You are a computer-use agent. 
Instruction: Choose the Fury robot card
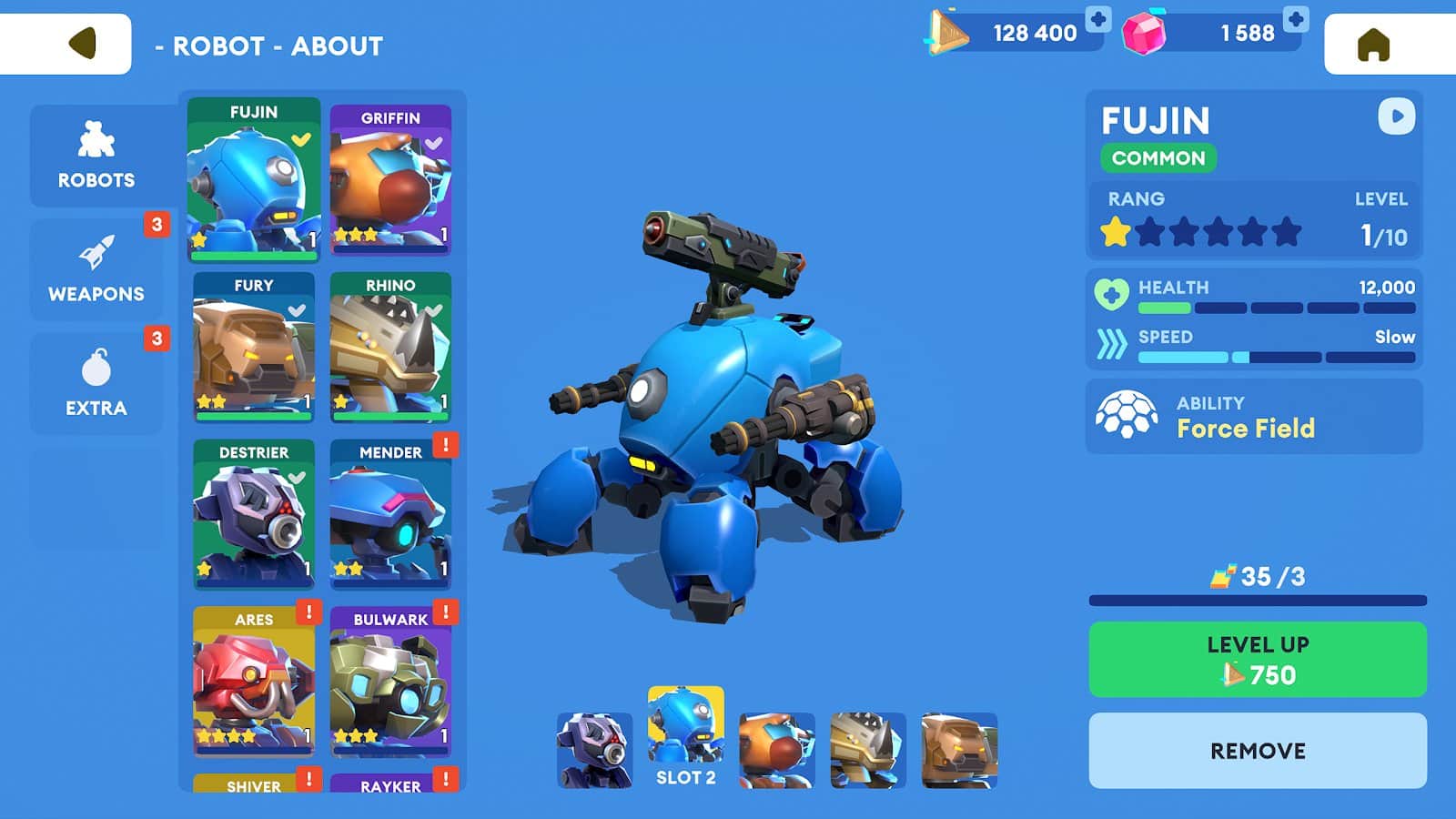pyautogui.click(x=254, y=347)
